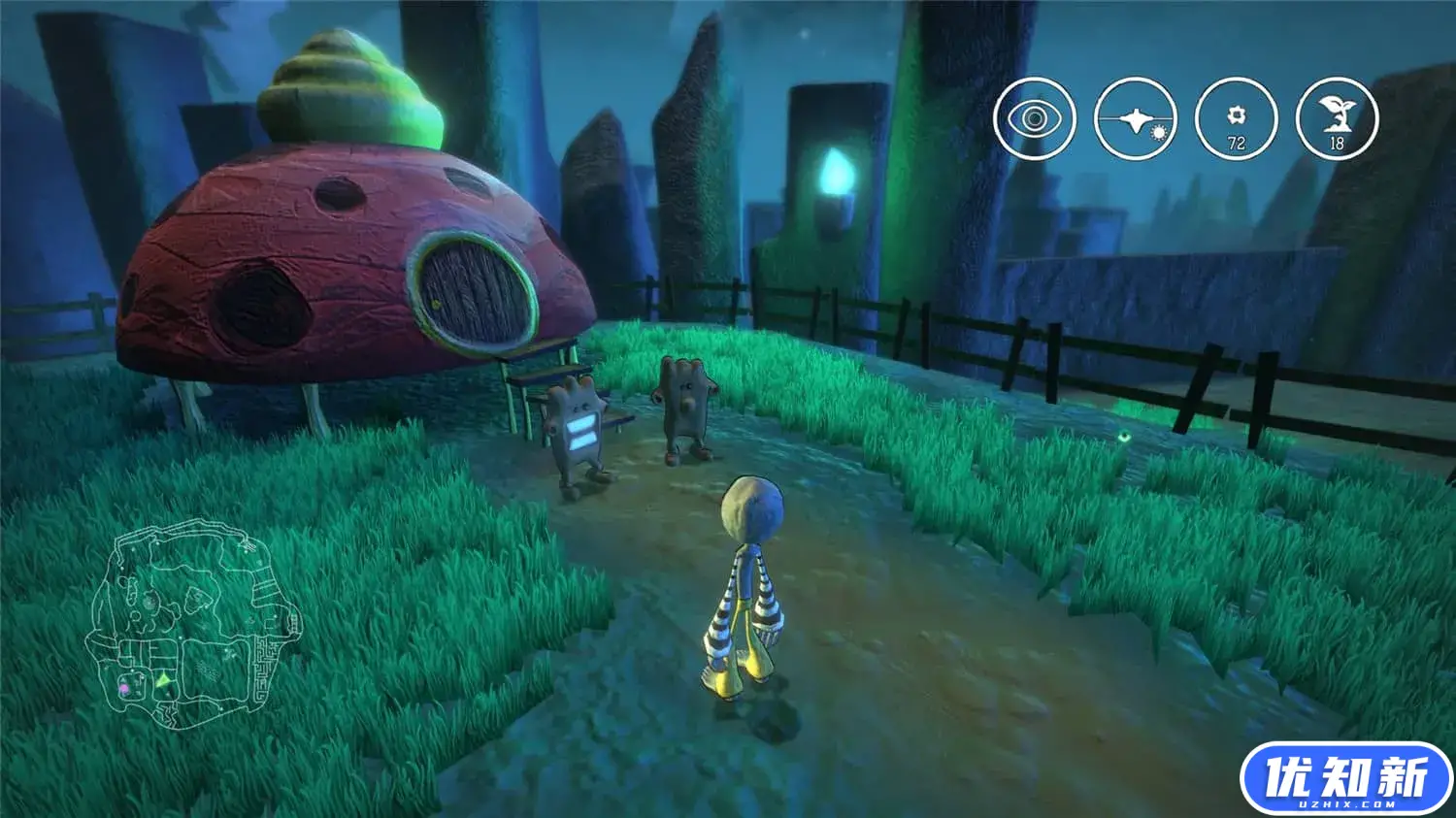1456x818 pixels.
Task: Click the gear counter icon showing 72
Action: click(1236, 119)
